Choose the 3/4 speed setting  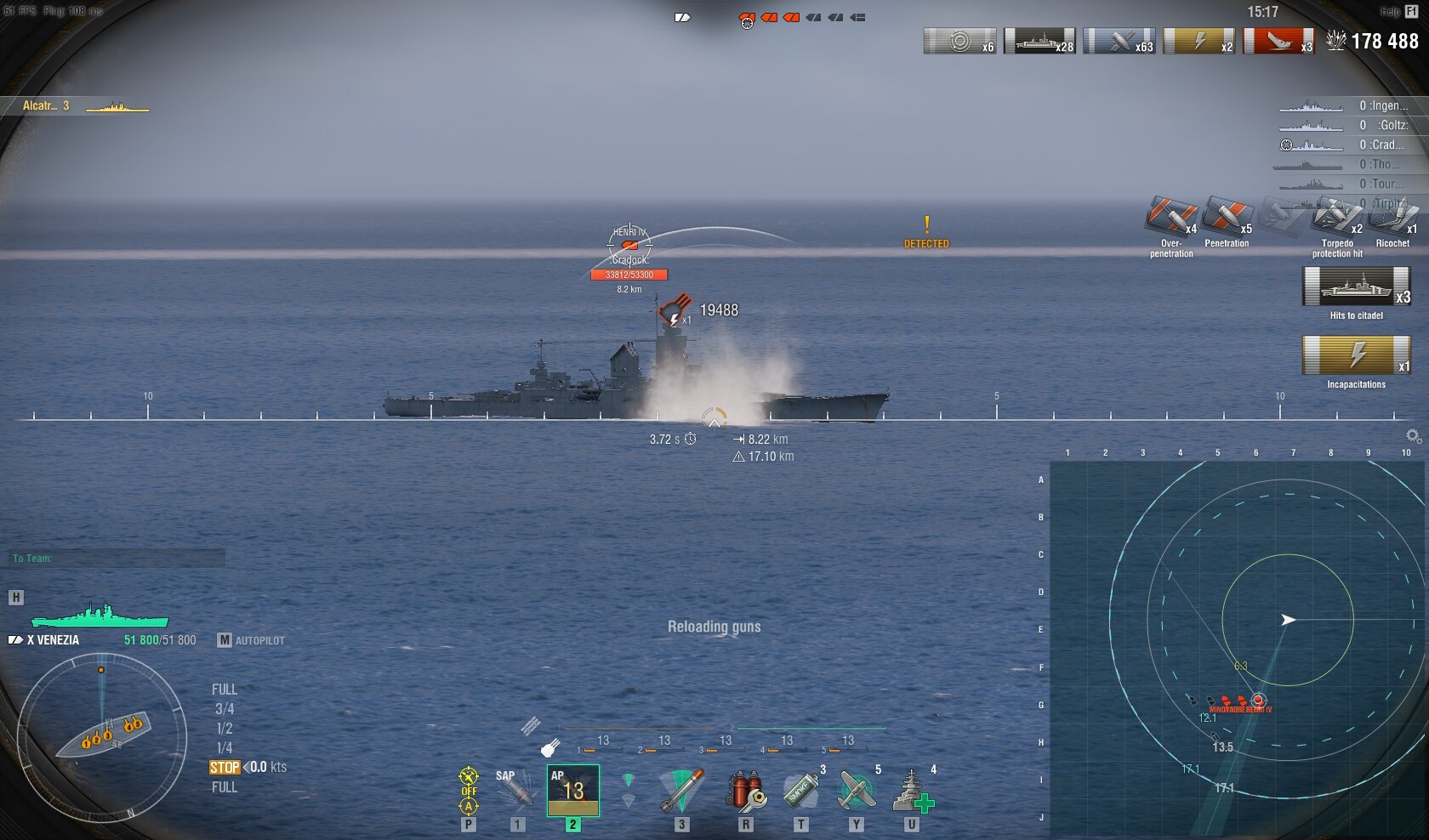click(225, 709)
